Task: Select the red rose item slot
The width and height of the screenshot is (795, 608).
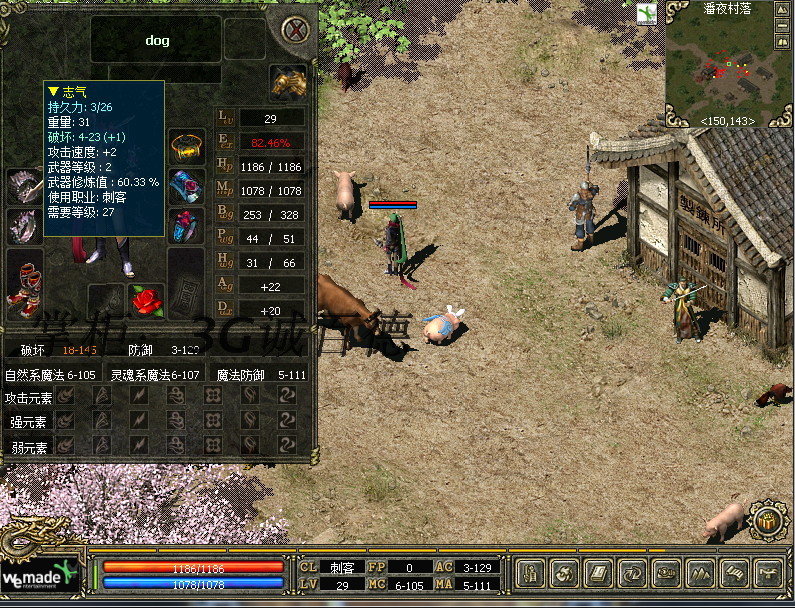Action: [146, 300]
